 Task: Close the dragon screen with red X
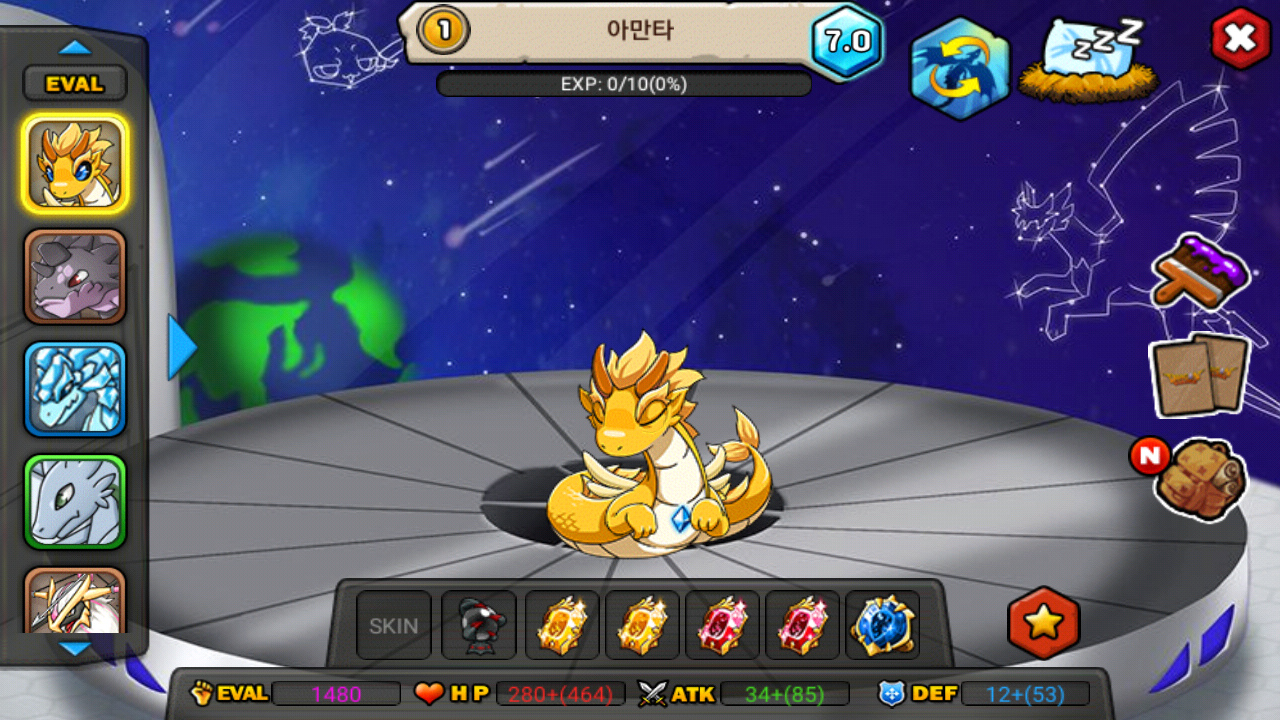click(x=1240, y=39)
